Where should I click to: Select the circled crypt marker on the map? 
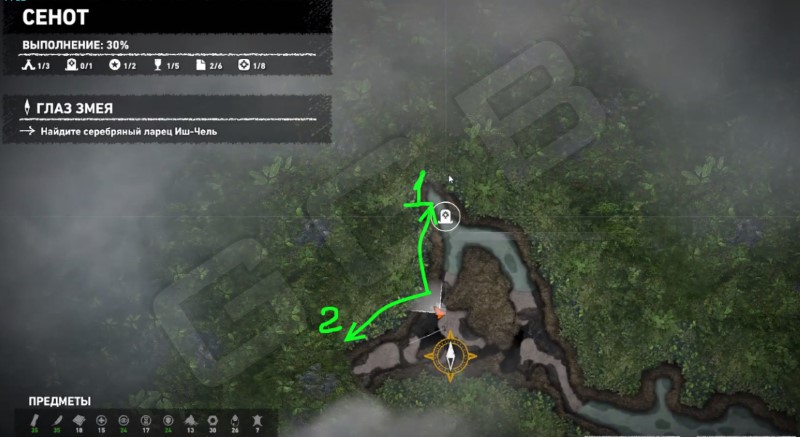445,214
